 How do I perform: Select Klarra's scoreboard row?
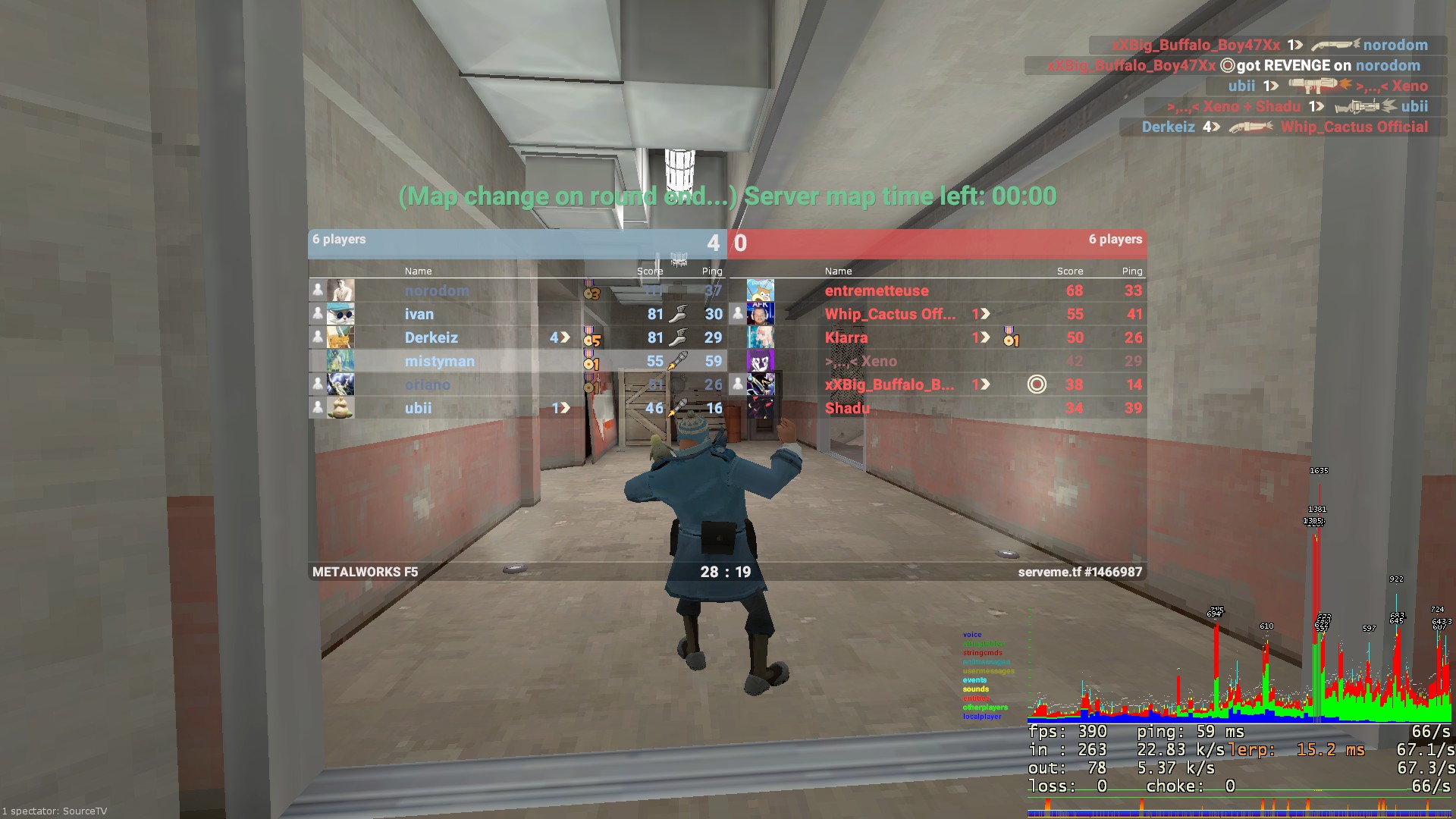[846, 337]
